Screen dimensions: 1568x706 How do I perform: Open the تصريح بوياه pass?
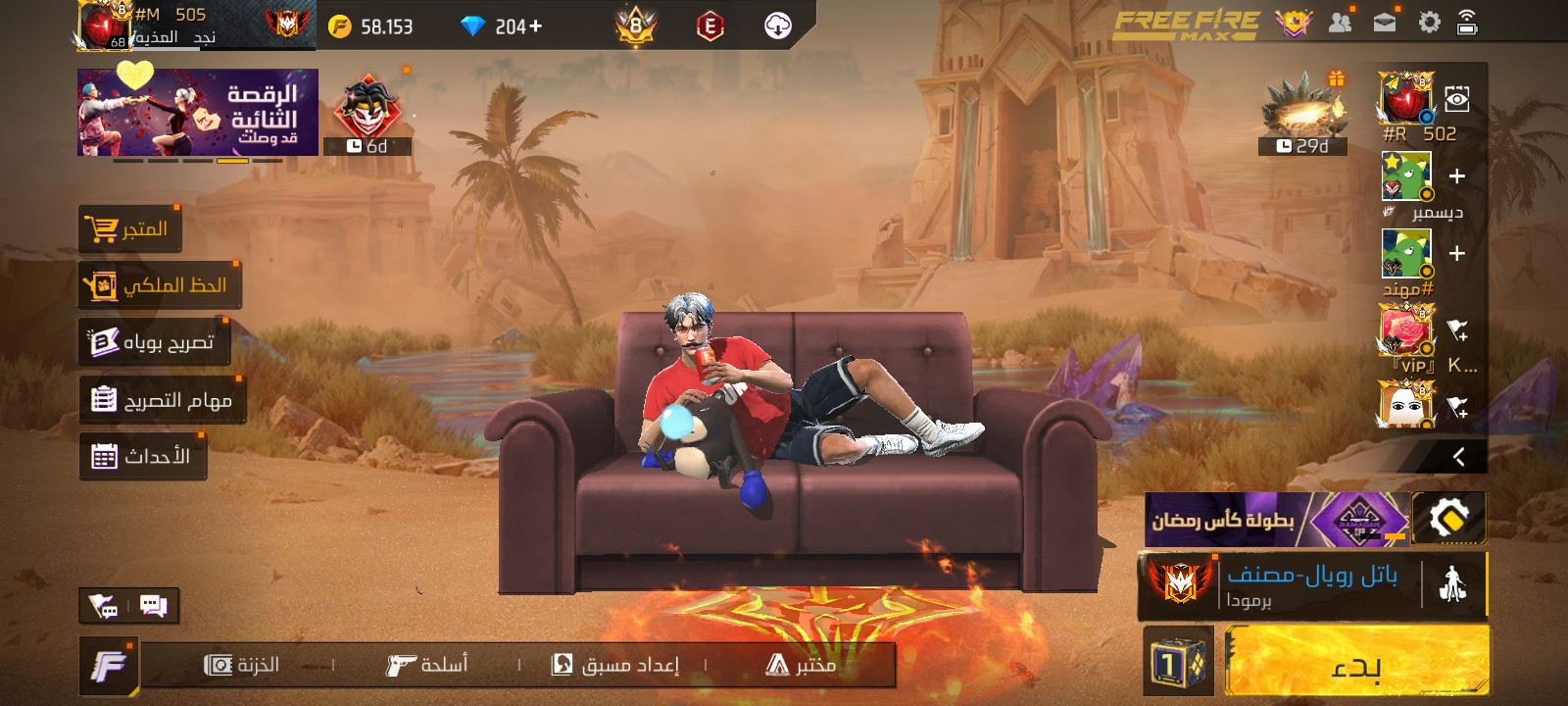click(153, 342)
